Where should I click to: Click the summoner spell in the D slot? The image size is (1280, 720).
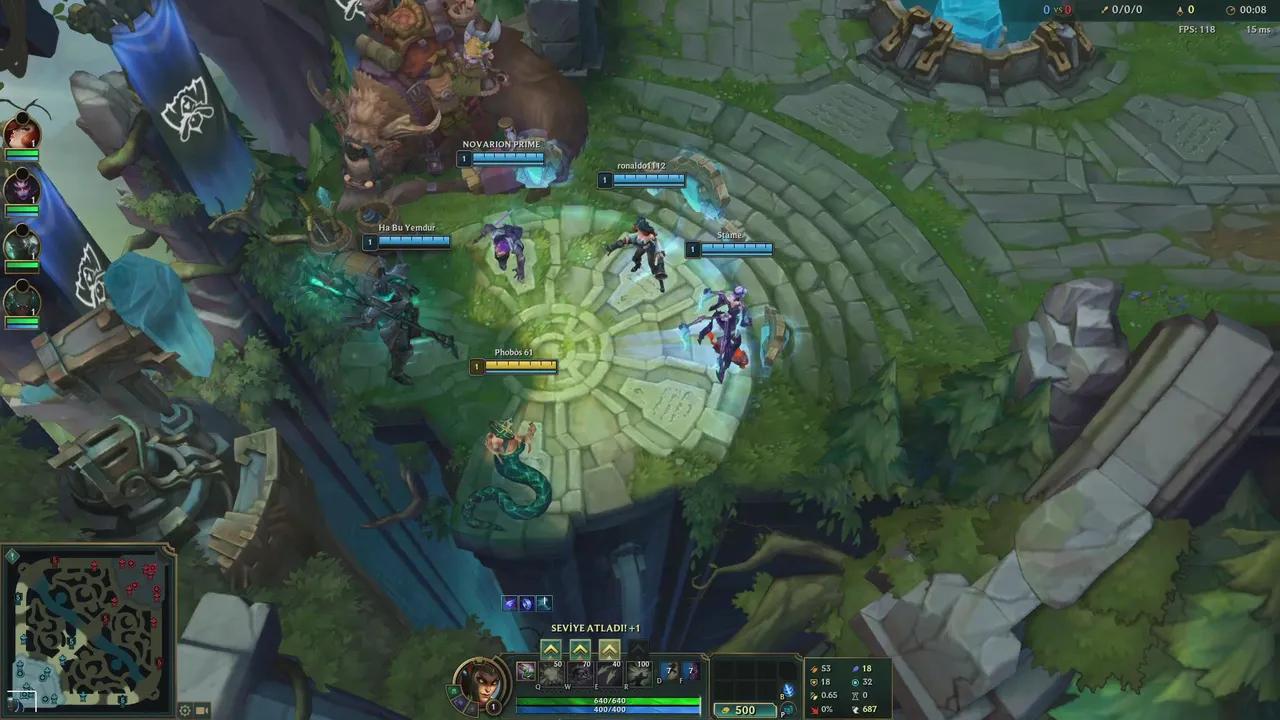[670, 671]
